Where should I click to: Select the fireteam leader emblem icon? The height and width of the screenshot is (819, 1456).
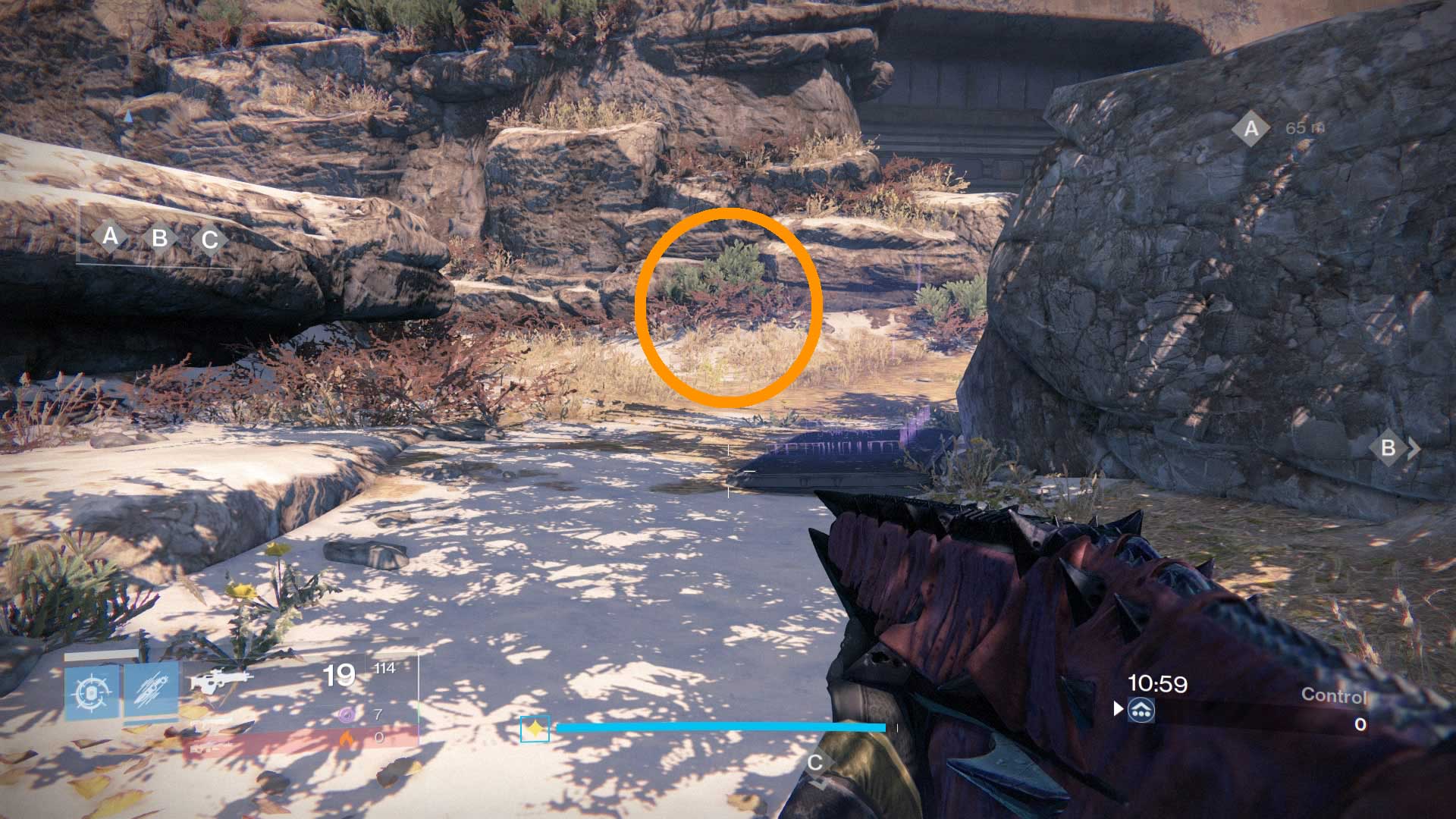coord(1142,711)
